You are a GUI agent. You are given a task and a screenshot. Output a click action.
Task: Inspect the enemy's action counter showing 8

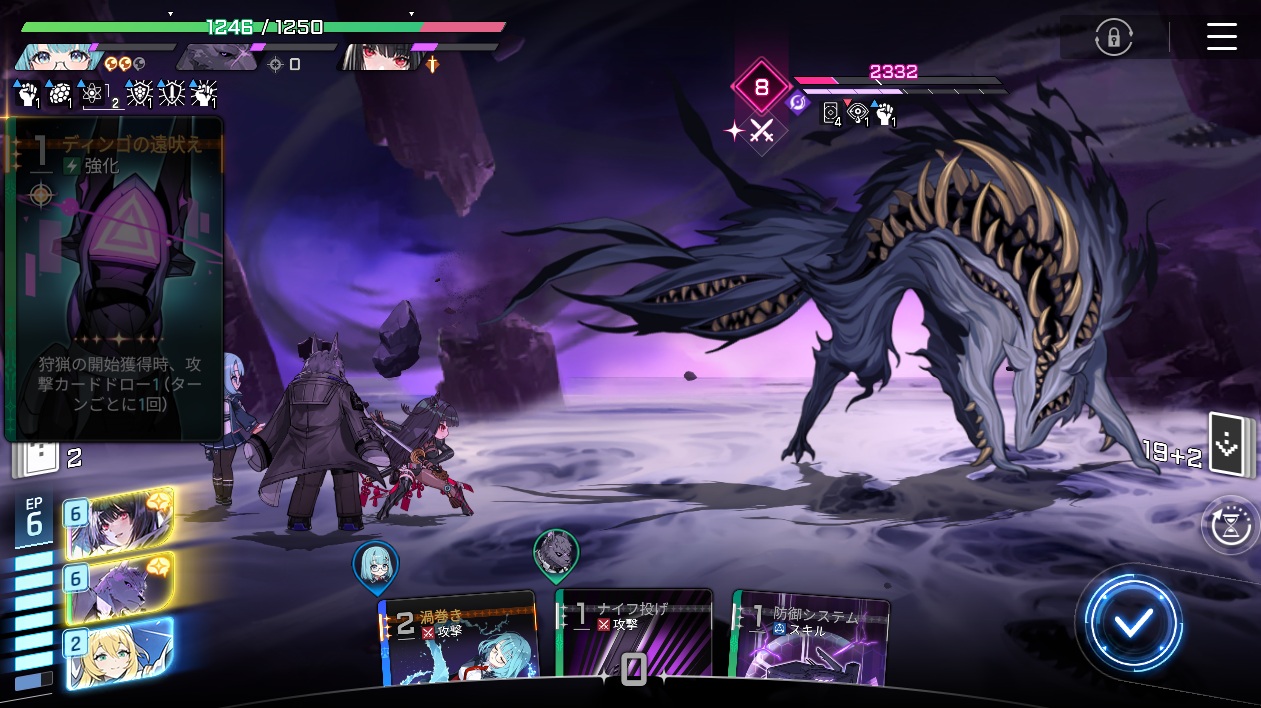point(761,88)
